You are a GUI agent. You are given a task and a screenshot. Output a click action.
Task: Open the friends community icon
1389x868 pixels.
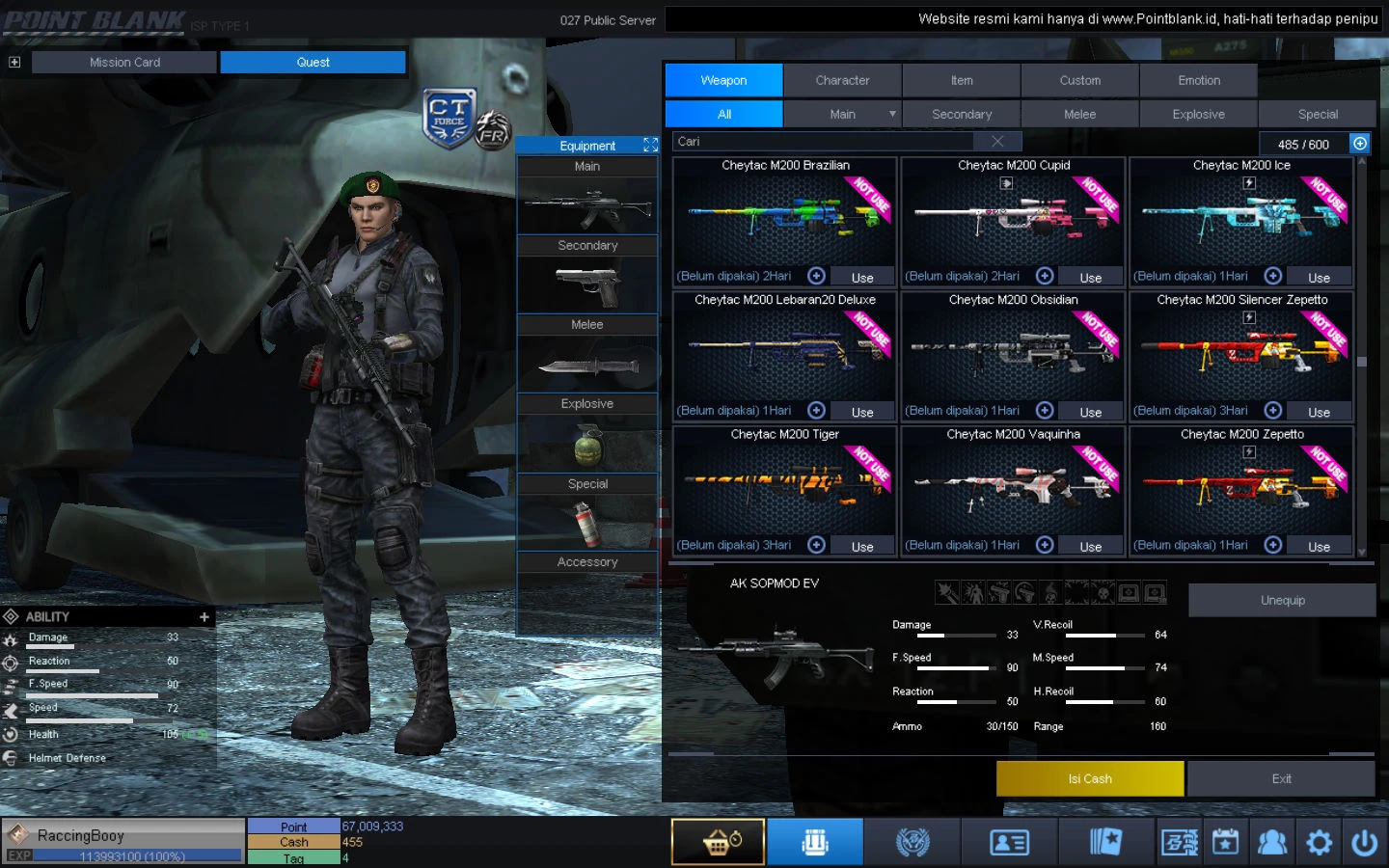tap(1271, 841)
